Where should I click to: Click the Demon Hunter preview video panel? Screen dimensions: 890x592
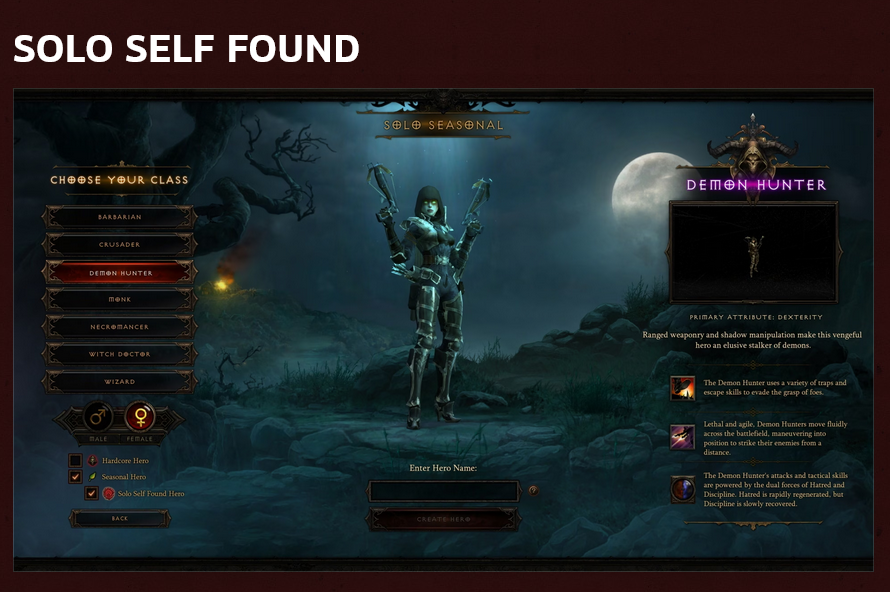pyautogui.click(x=754, y=252)
